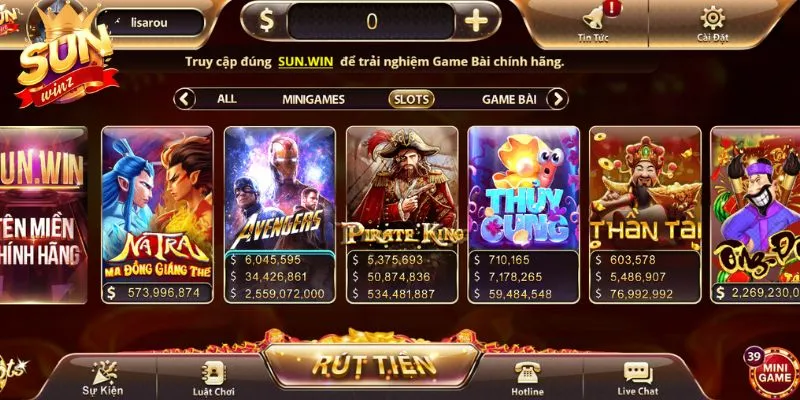Image resolution: width=800 pixels, height=400 pixels.
Task: Select the SLOTS category tab
Action: 412,99
